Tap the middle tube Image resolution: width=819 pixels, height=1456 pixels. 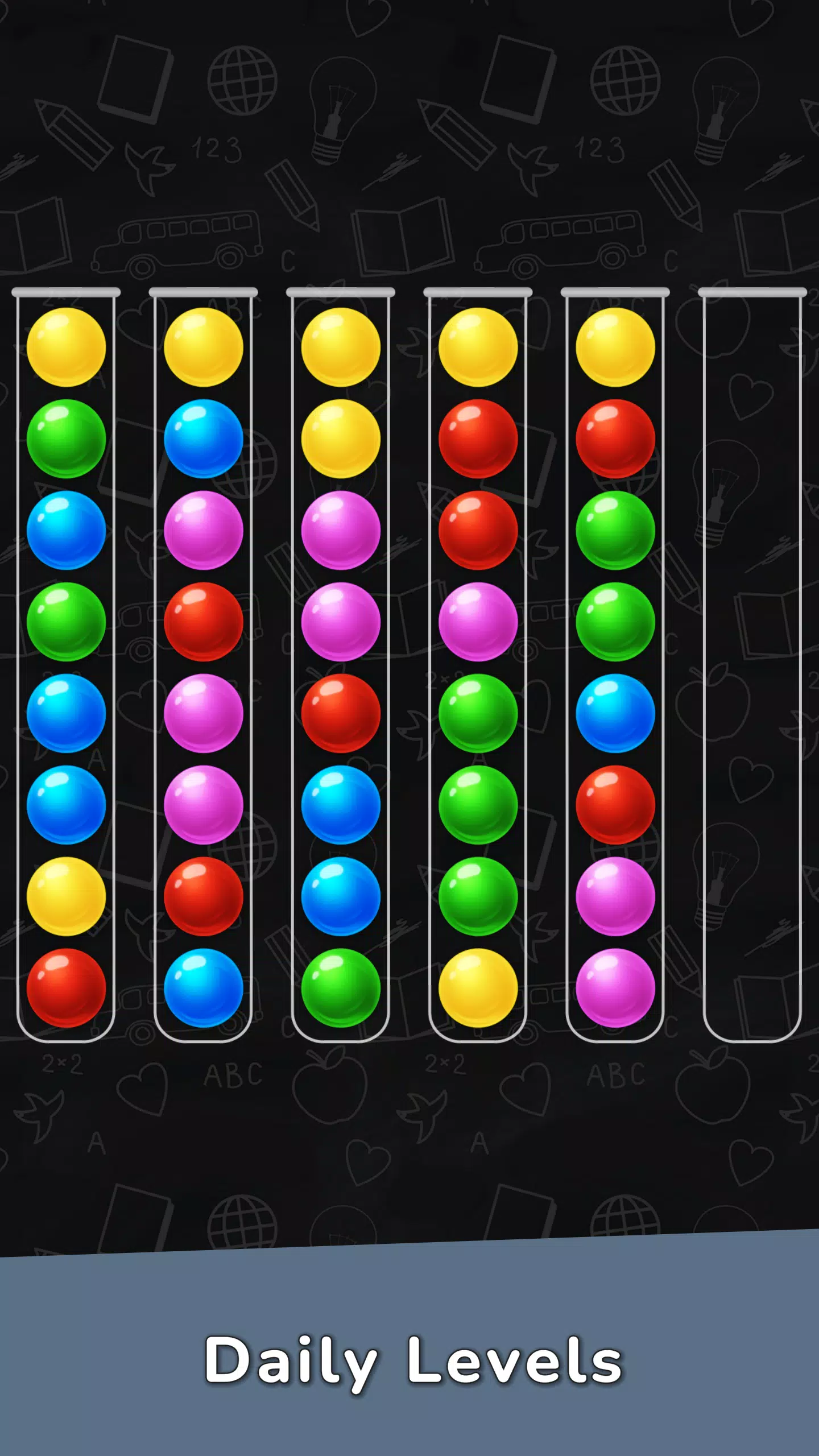coord(340,654)
